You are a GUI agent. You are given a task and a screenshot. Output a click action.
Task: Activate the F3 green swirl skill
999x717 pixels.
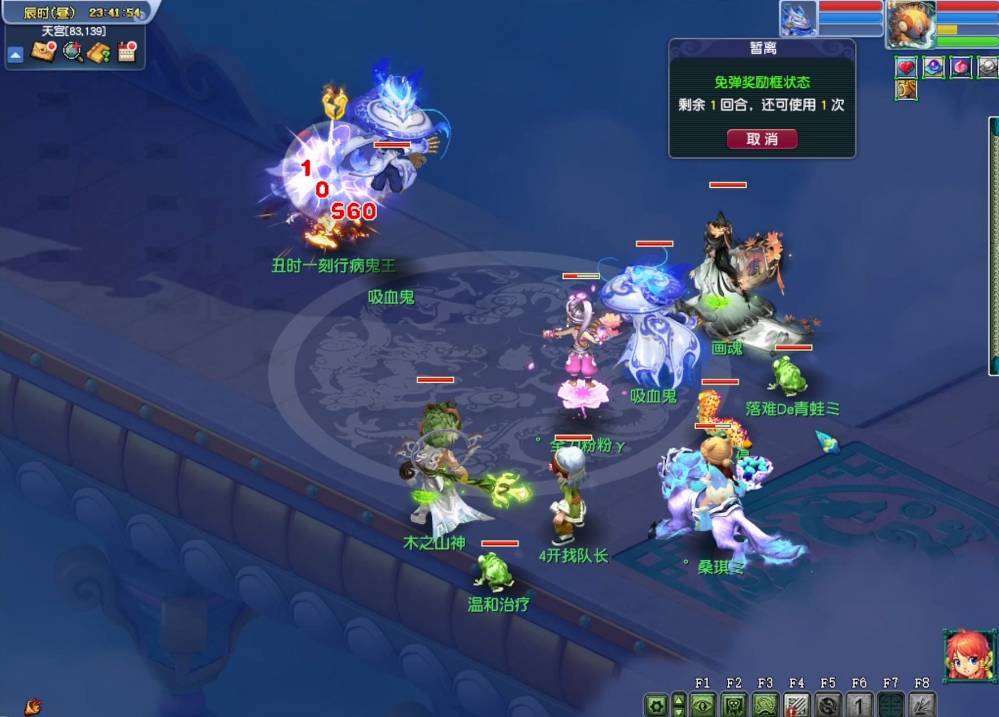(x=765, y=704)
